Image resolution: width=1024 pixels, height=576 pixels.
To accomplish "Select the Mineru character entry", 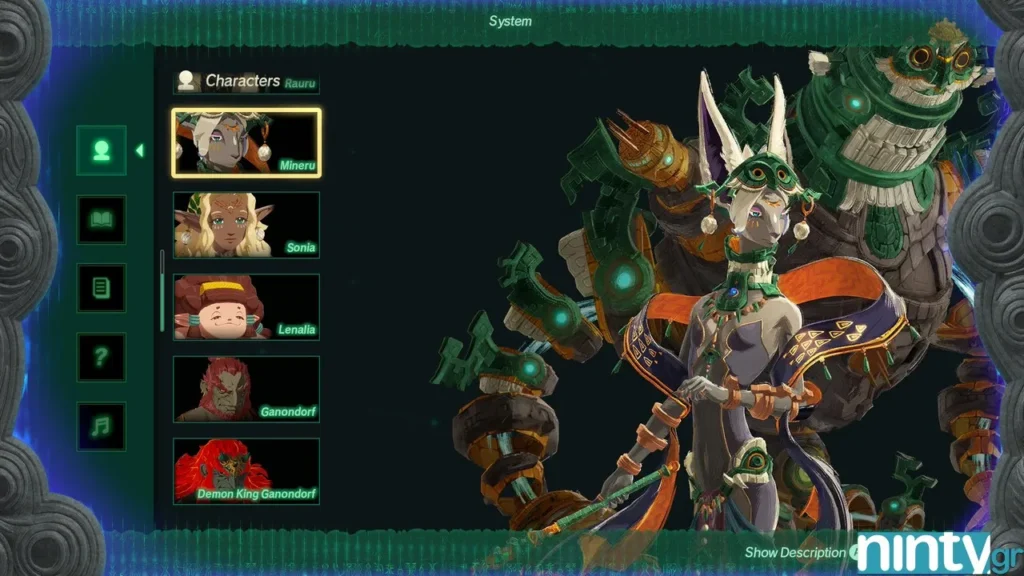I will pos(246,143).
